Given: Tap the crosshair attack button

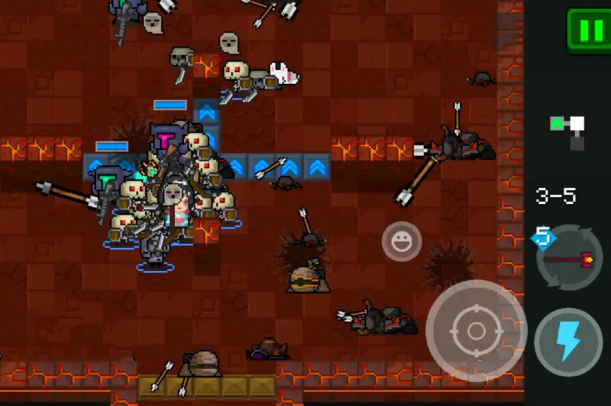Looking at the screenshot, I should 476,331.
